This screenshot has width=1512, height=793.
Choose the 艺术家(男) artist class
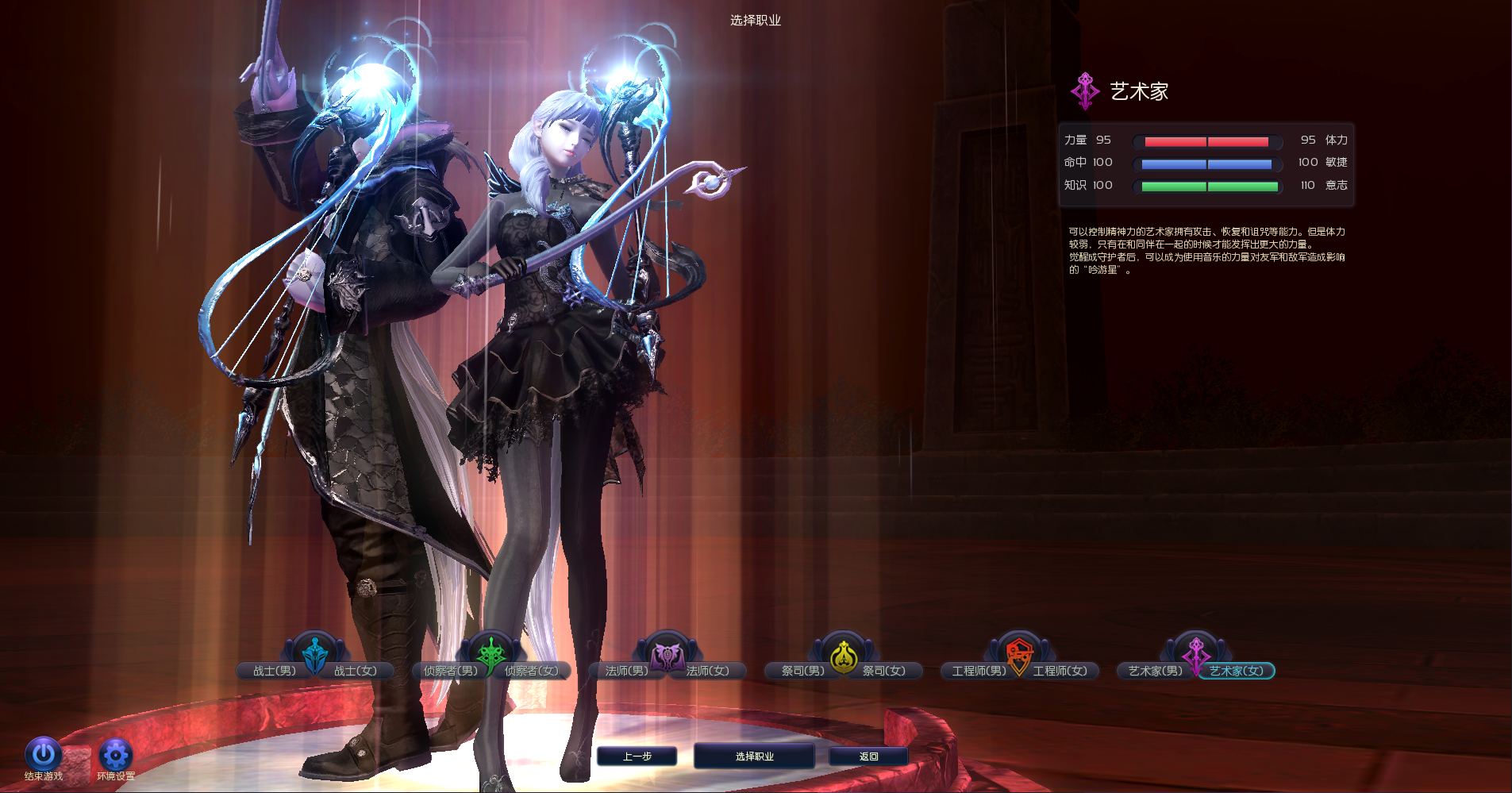1155,671
